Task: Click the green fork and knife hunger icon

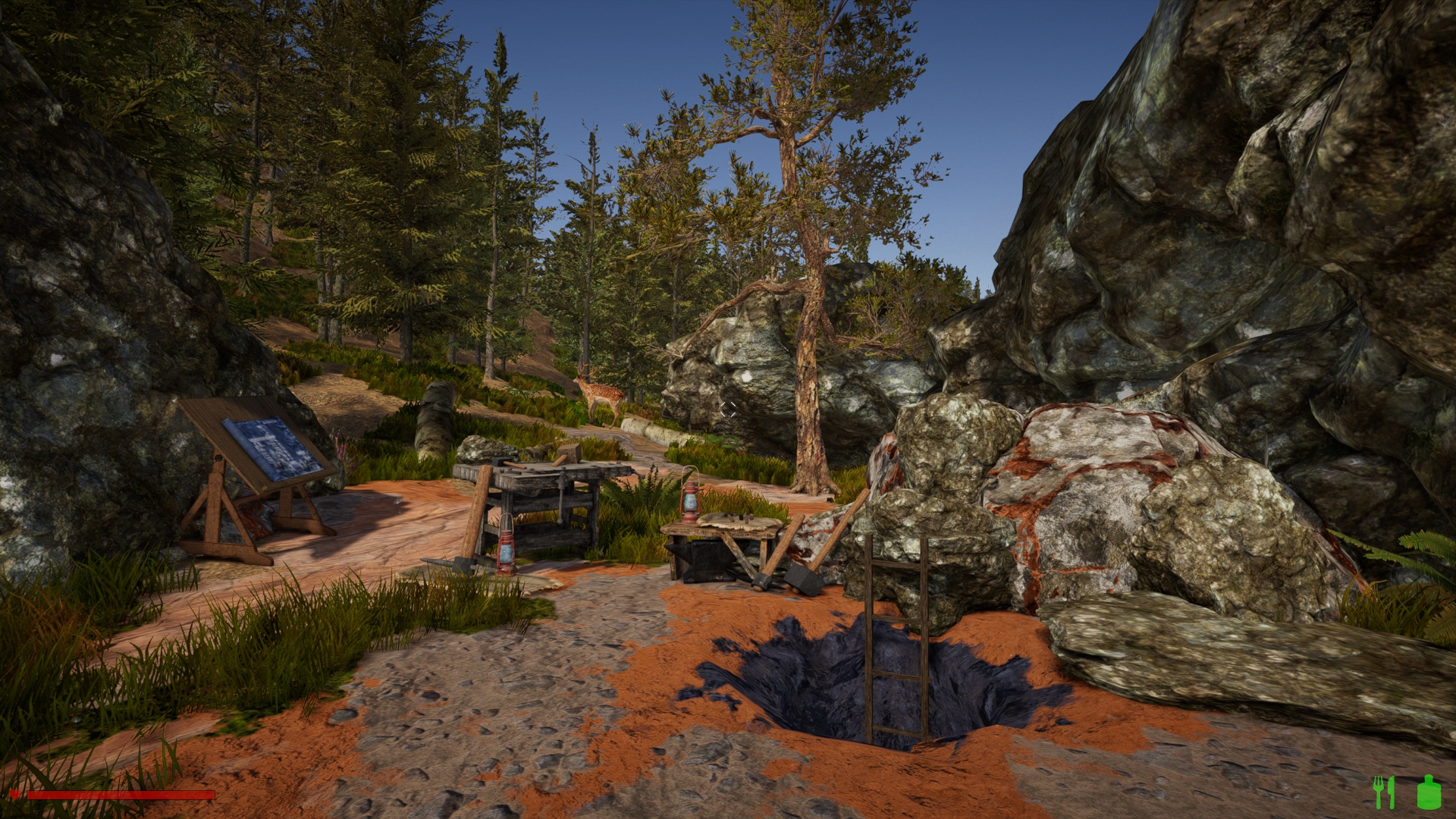Action: pyautogui.click(x=1384, y=792)
